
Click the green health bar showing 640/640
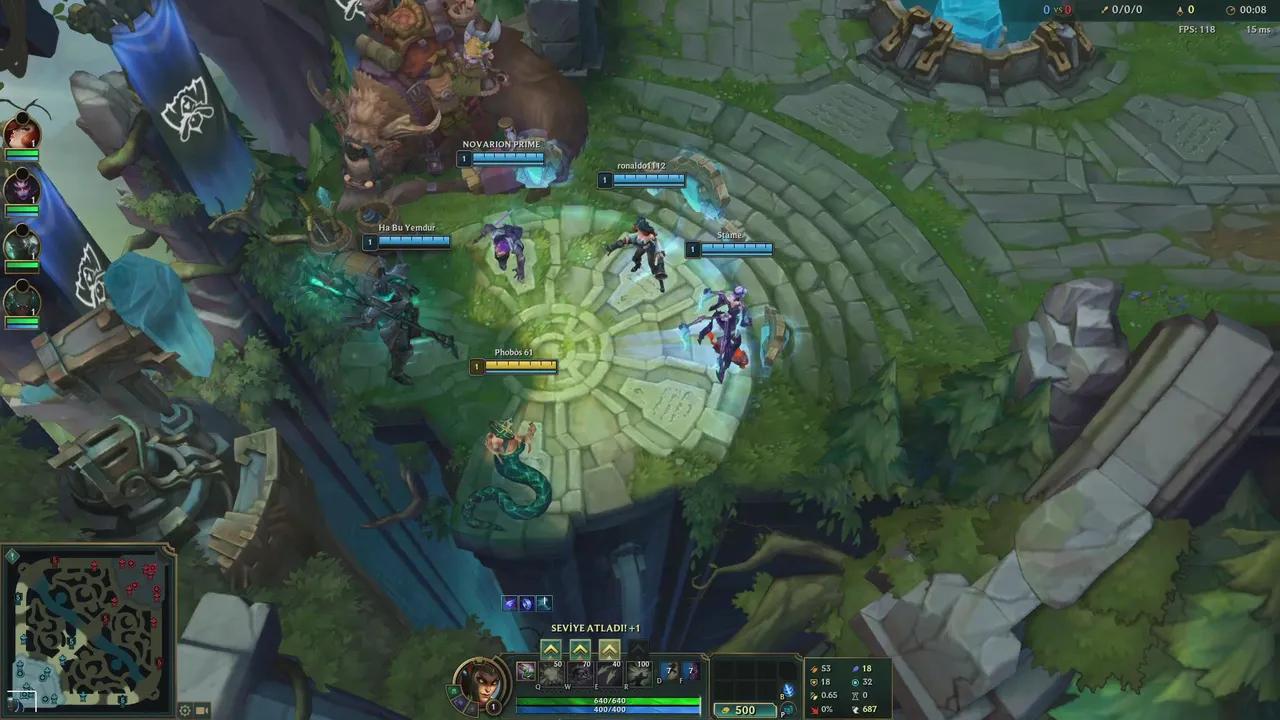(x=609, y=701)
